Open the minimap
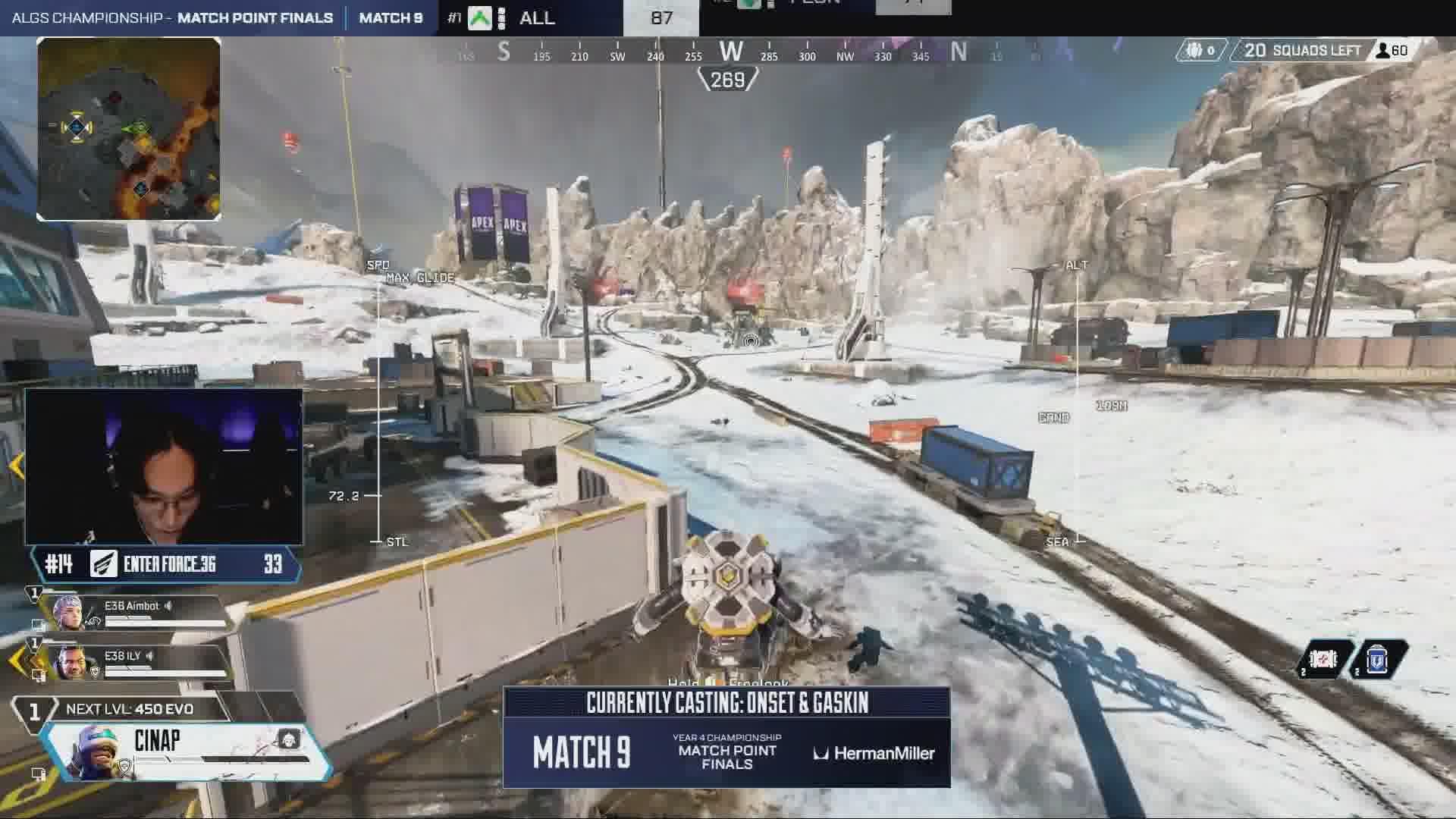Viewport: 1456px width, 819px height. 129,129
